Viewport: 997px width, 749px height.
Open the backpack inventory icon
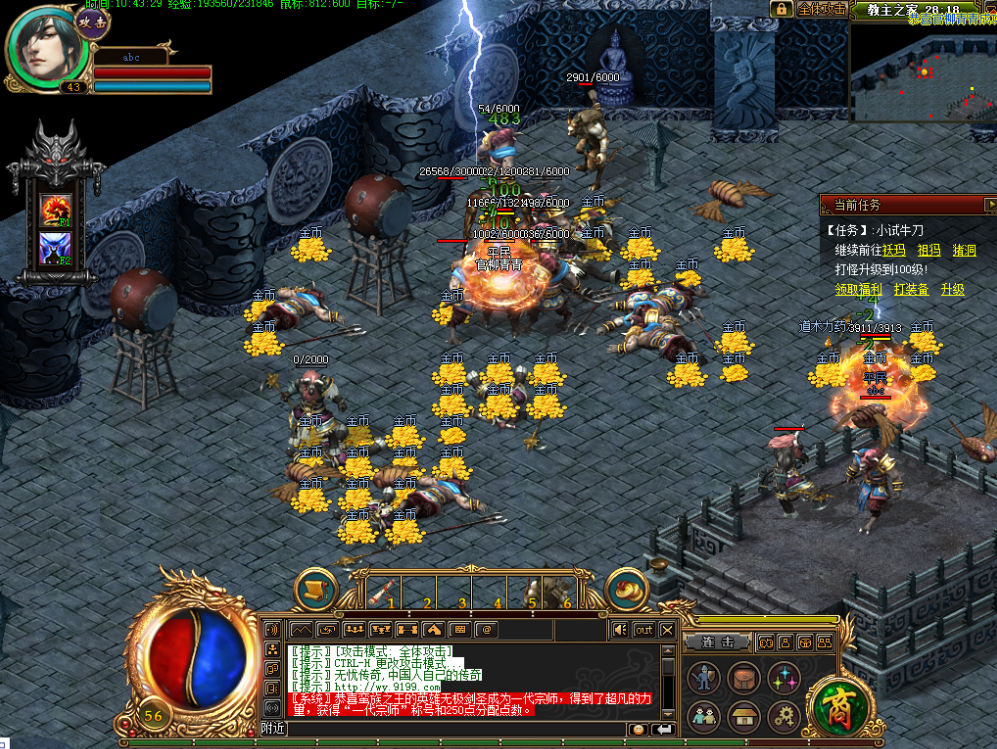(743, 677)
